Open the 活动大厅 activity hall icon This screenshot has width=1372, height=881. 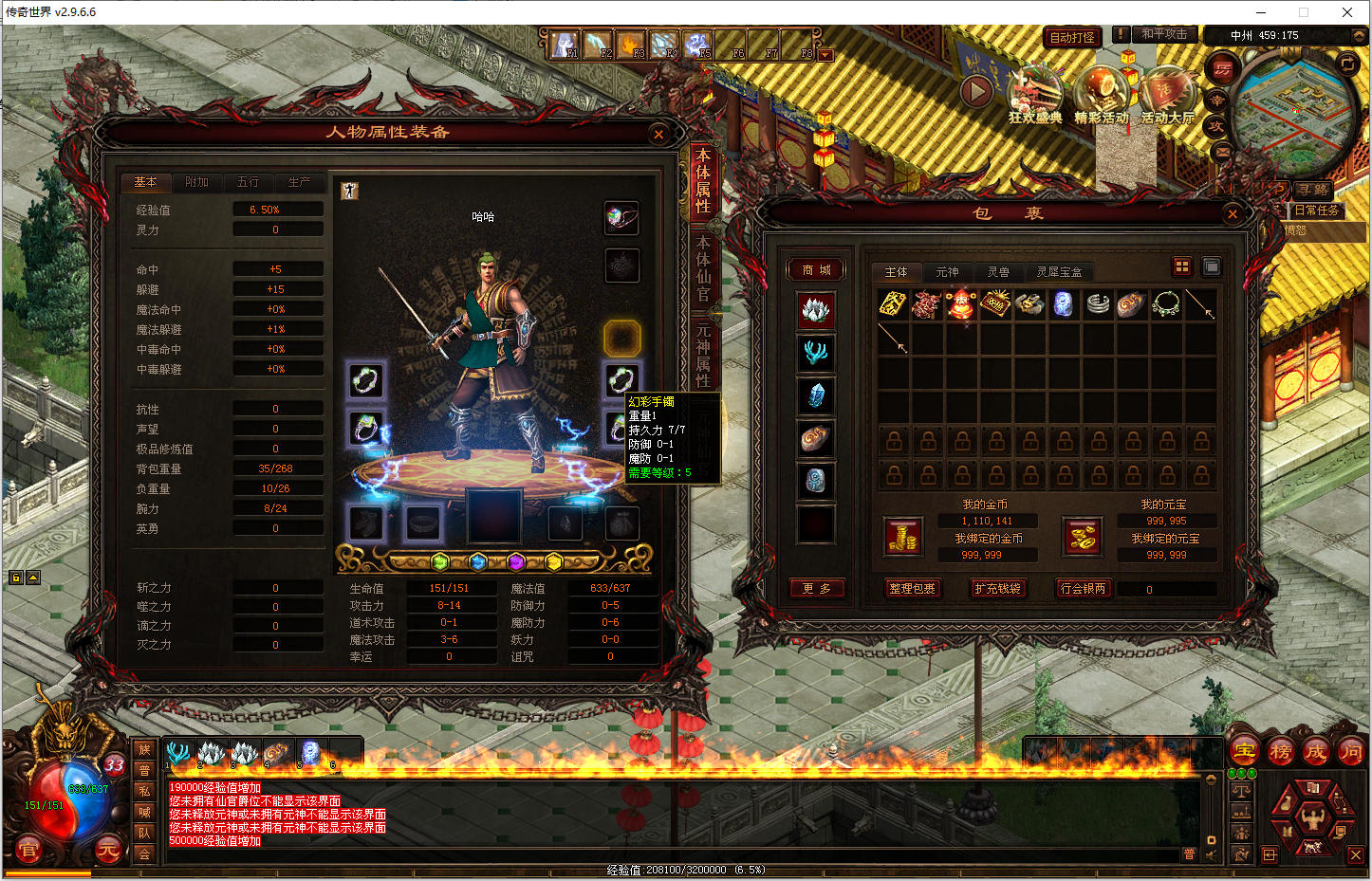1167,95
